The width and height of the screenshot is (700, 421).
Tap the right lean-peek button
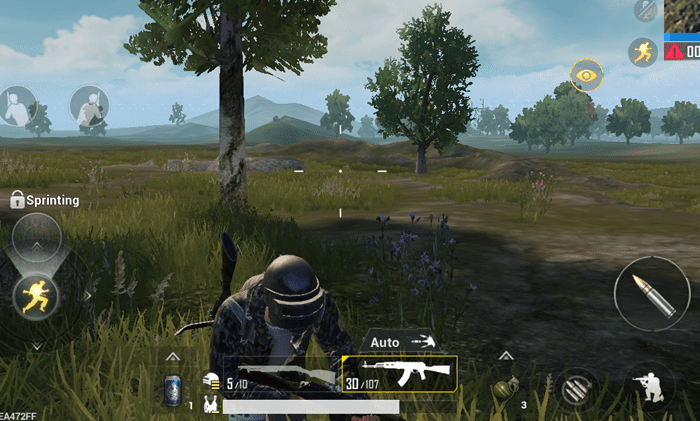click(89, 106)
